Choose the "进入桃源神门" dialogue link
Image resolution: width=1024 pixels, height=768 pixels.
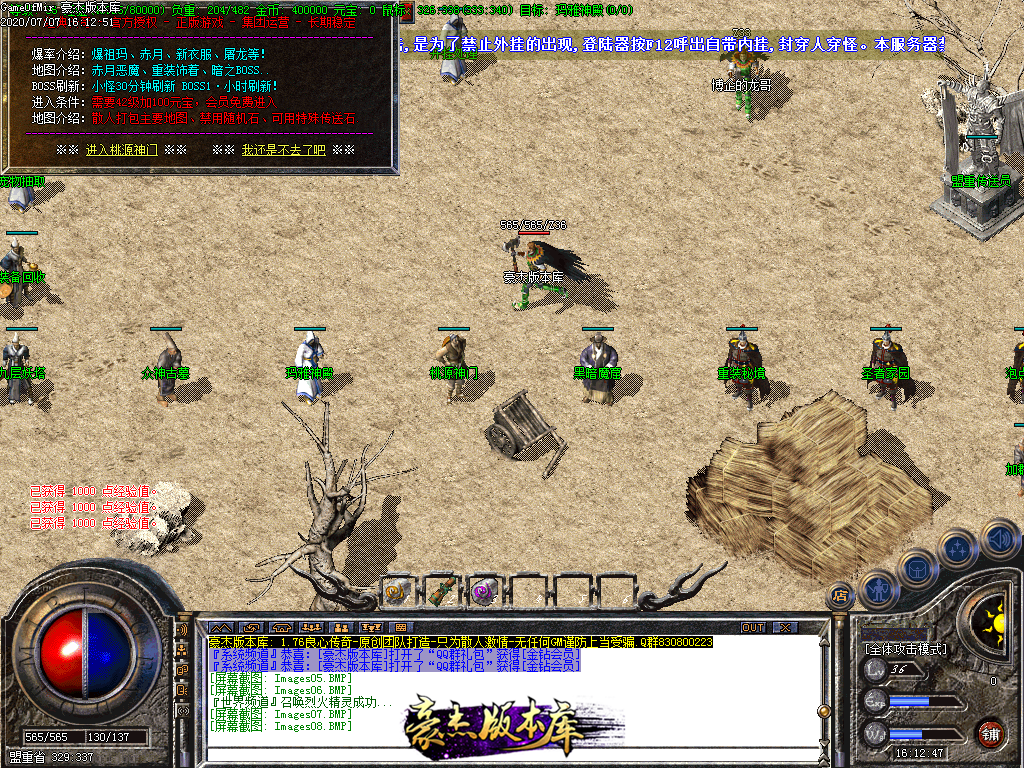(x=121, y=150)
